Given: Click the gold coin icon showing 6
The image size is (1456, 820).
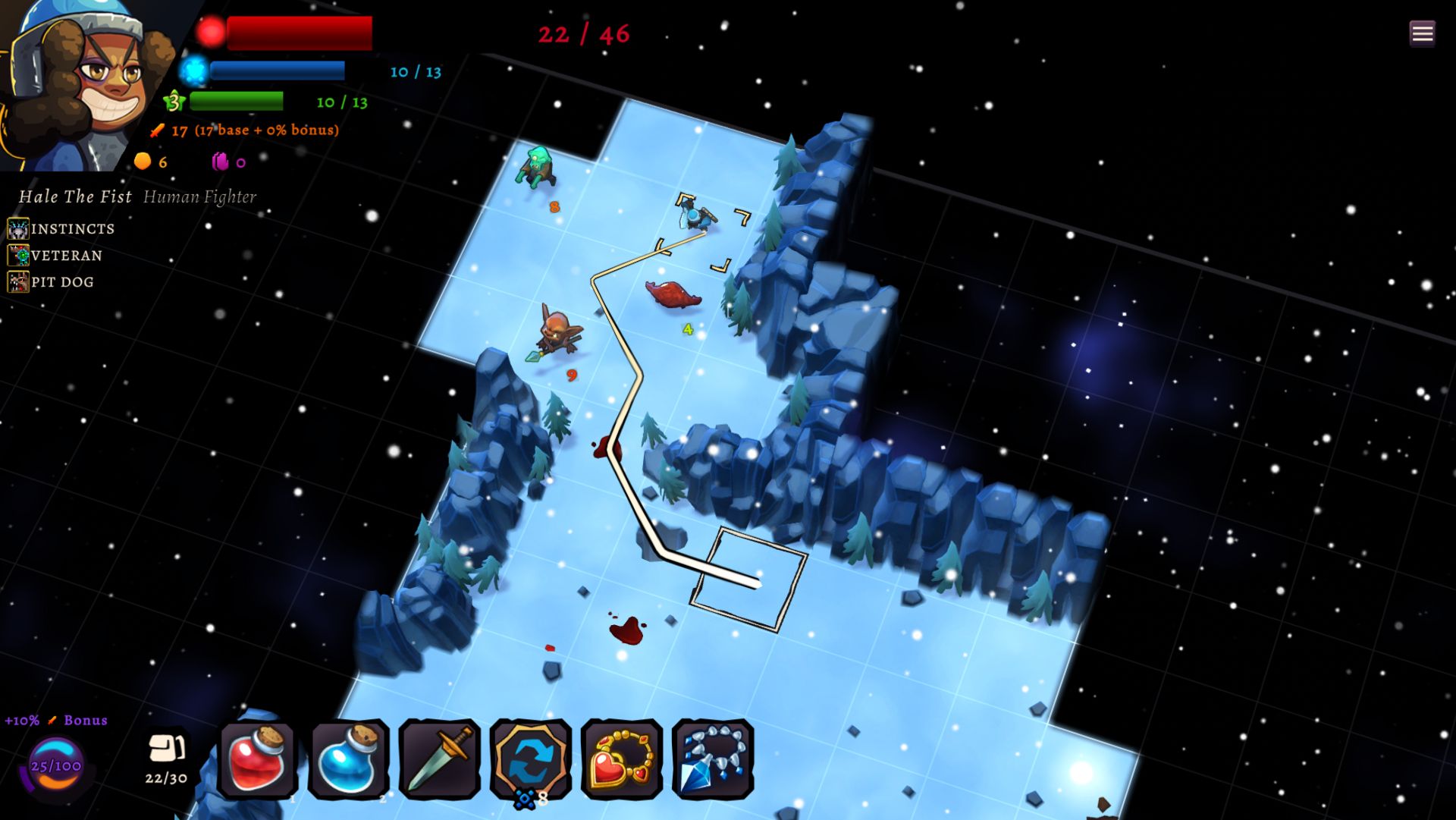Looking at the screenshot, I should click(141, 162).
